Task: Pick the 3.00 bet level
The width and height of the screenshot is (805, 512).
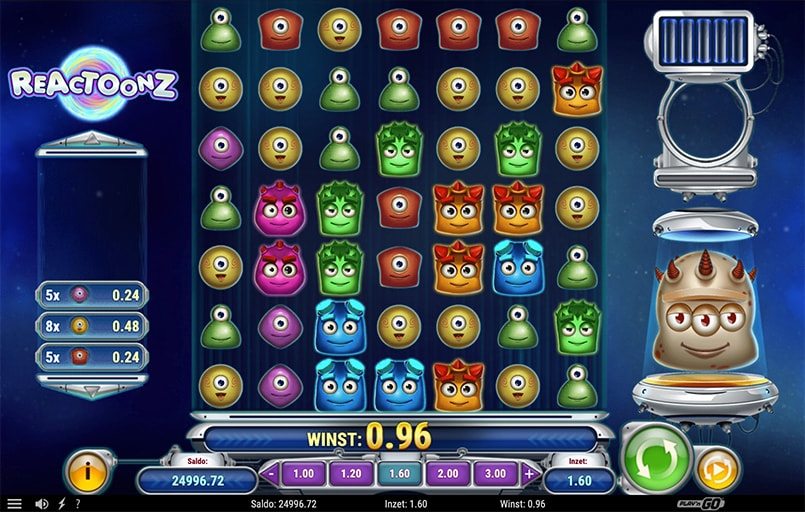Action: click(x=496, y=473)
